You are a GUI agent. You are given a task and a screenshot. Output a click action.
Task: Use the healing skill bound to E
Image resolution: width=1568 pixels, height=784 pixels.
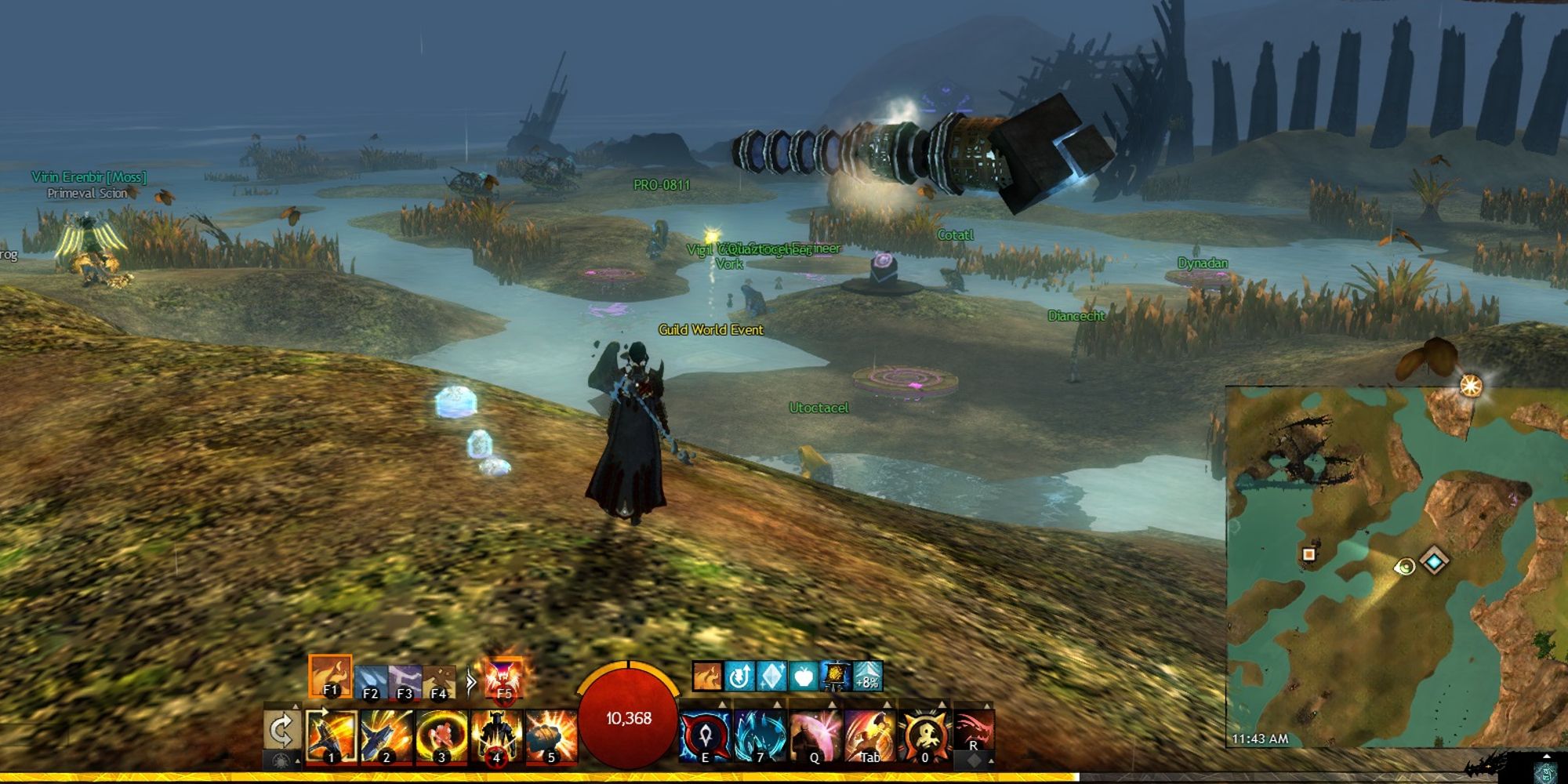[x=705, y=735]
